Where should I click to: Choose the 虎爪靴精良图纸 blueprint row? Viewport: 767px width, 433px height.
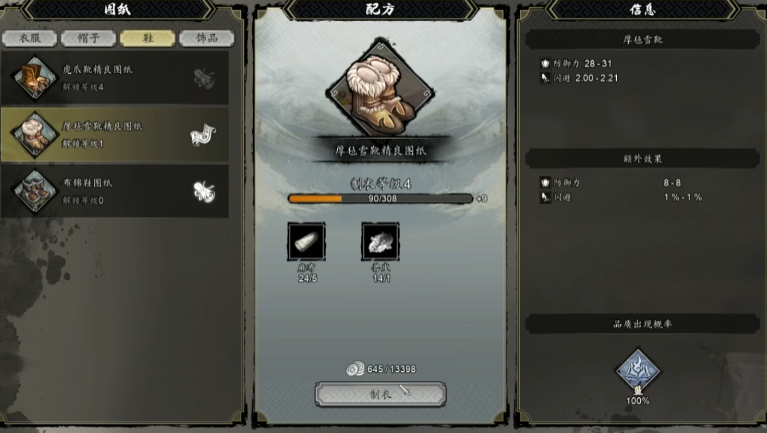click(115, 76)
